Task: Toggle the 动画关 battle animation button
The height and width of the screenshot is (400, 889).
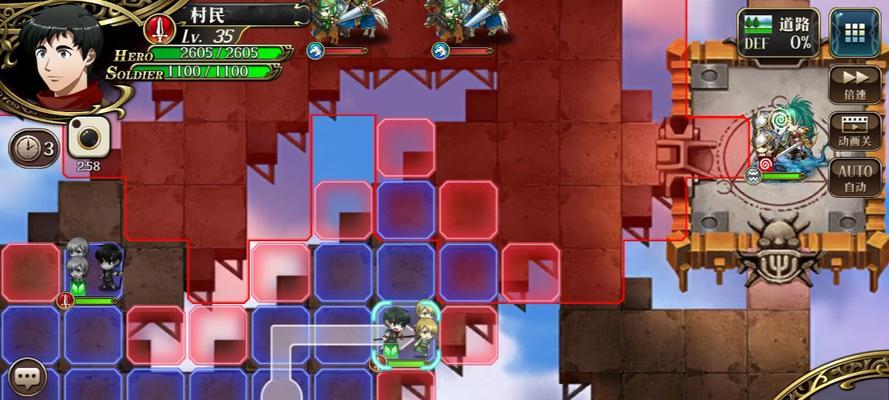Action: (x=854, y=132)
